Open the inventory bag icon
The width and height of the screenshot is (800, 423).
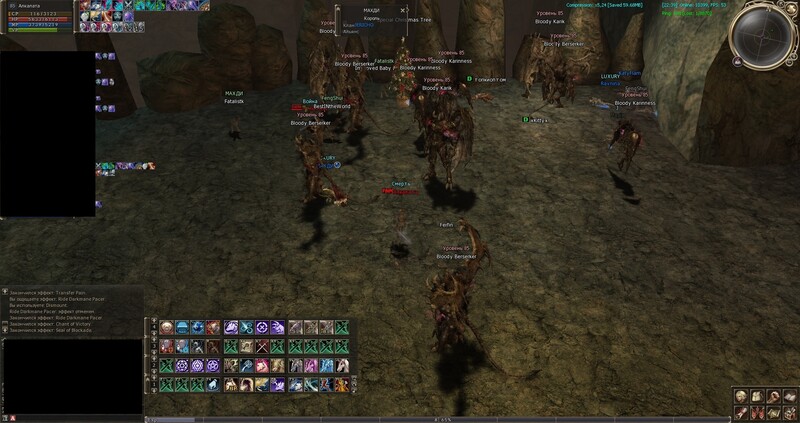756,395
